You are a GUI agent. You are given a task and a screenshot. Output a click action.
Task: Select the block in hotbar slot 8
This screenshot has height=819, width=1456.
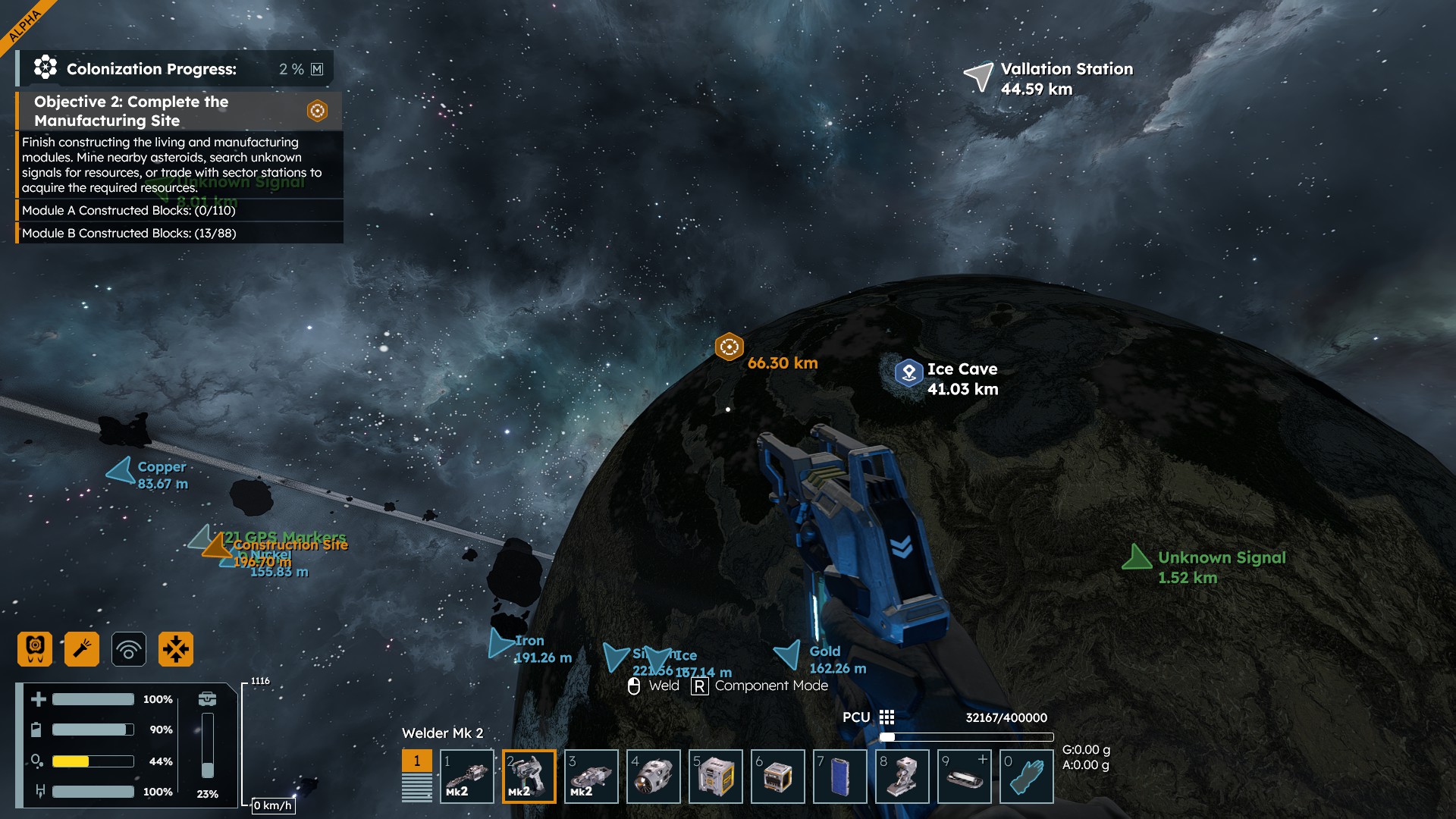tap(902, 777)
